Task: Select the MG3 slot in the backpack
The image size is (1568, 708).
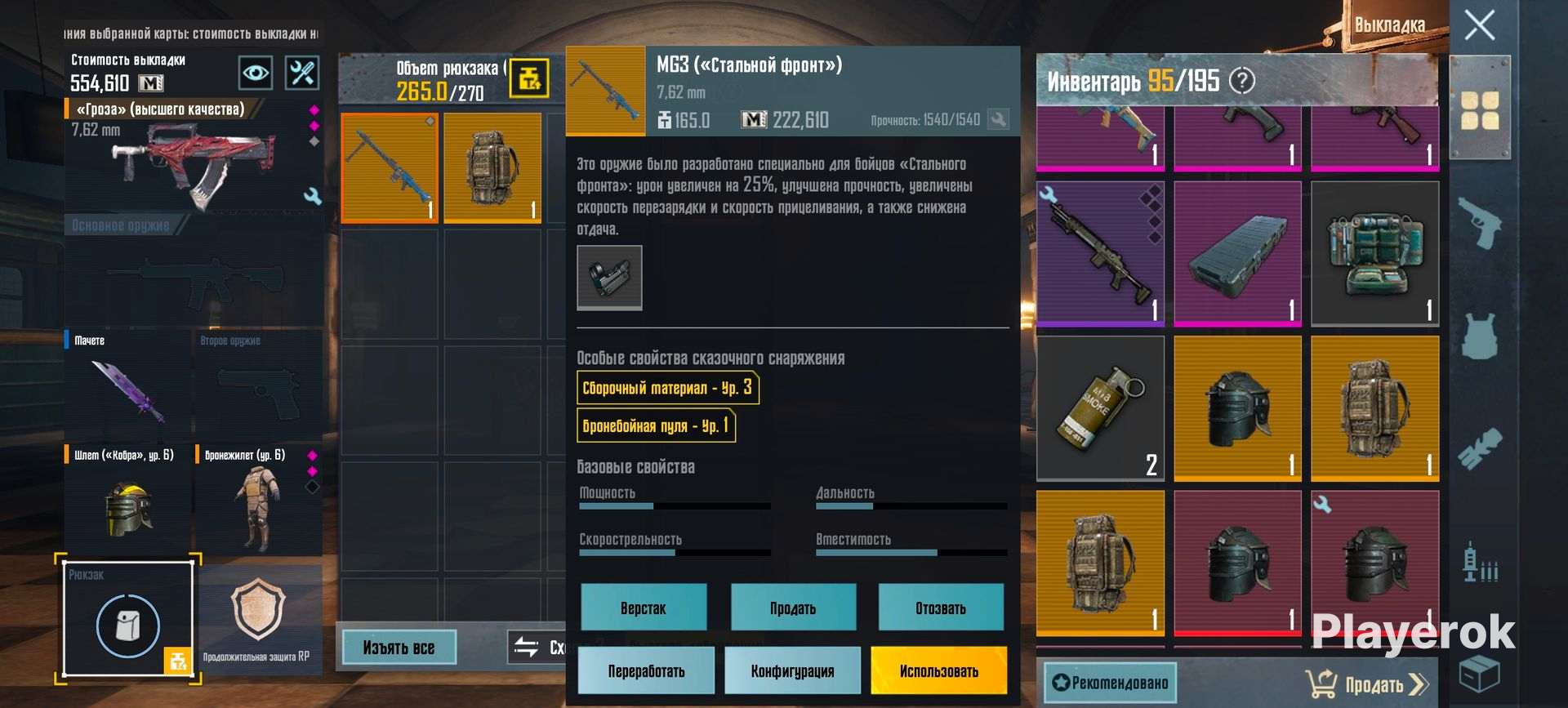Action: click(x=390, y=167)
